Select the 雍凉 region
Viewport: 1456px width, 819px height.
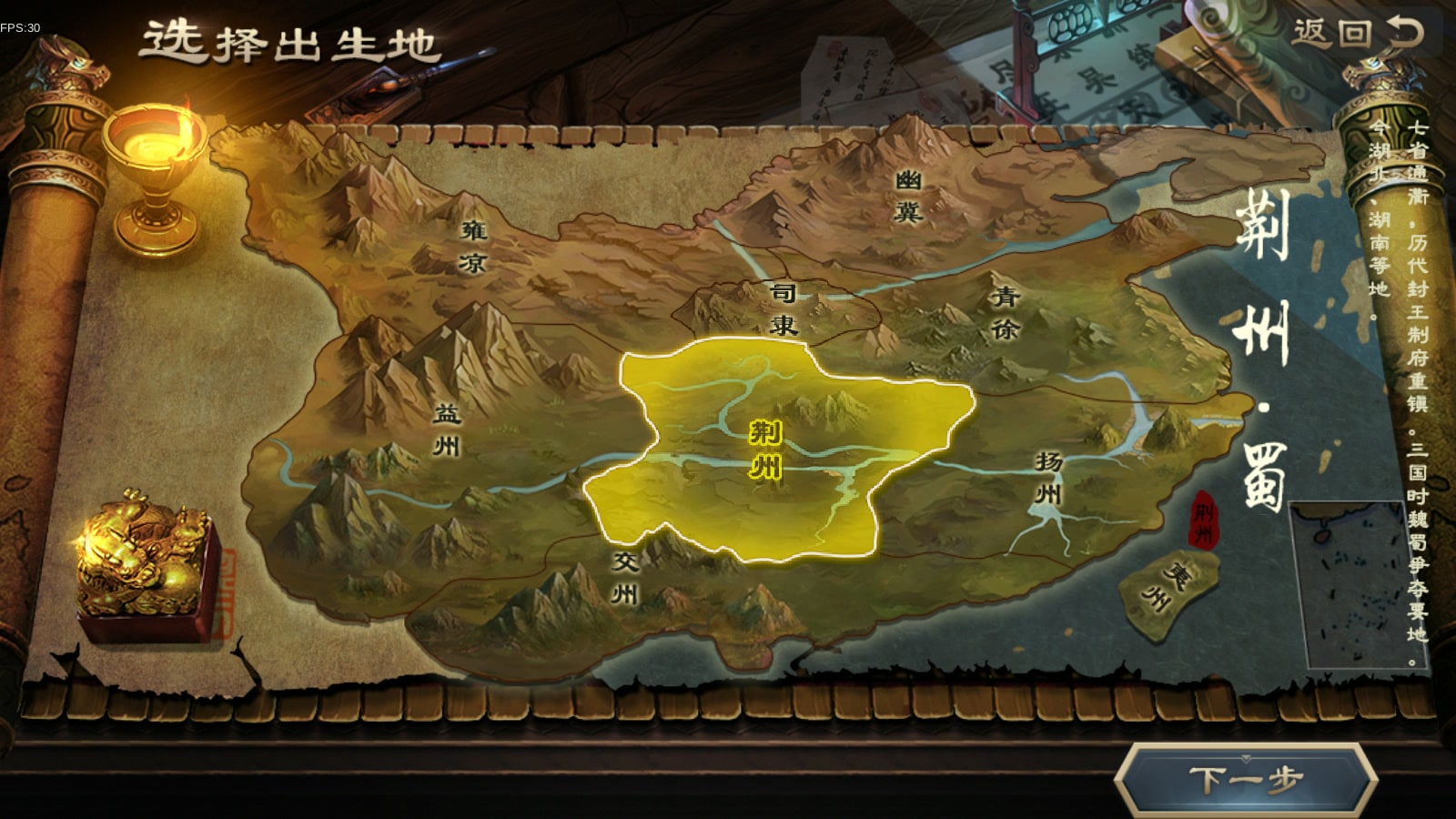[x=473, y=247]
